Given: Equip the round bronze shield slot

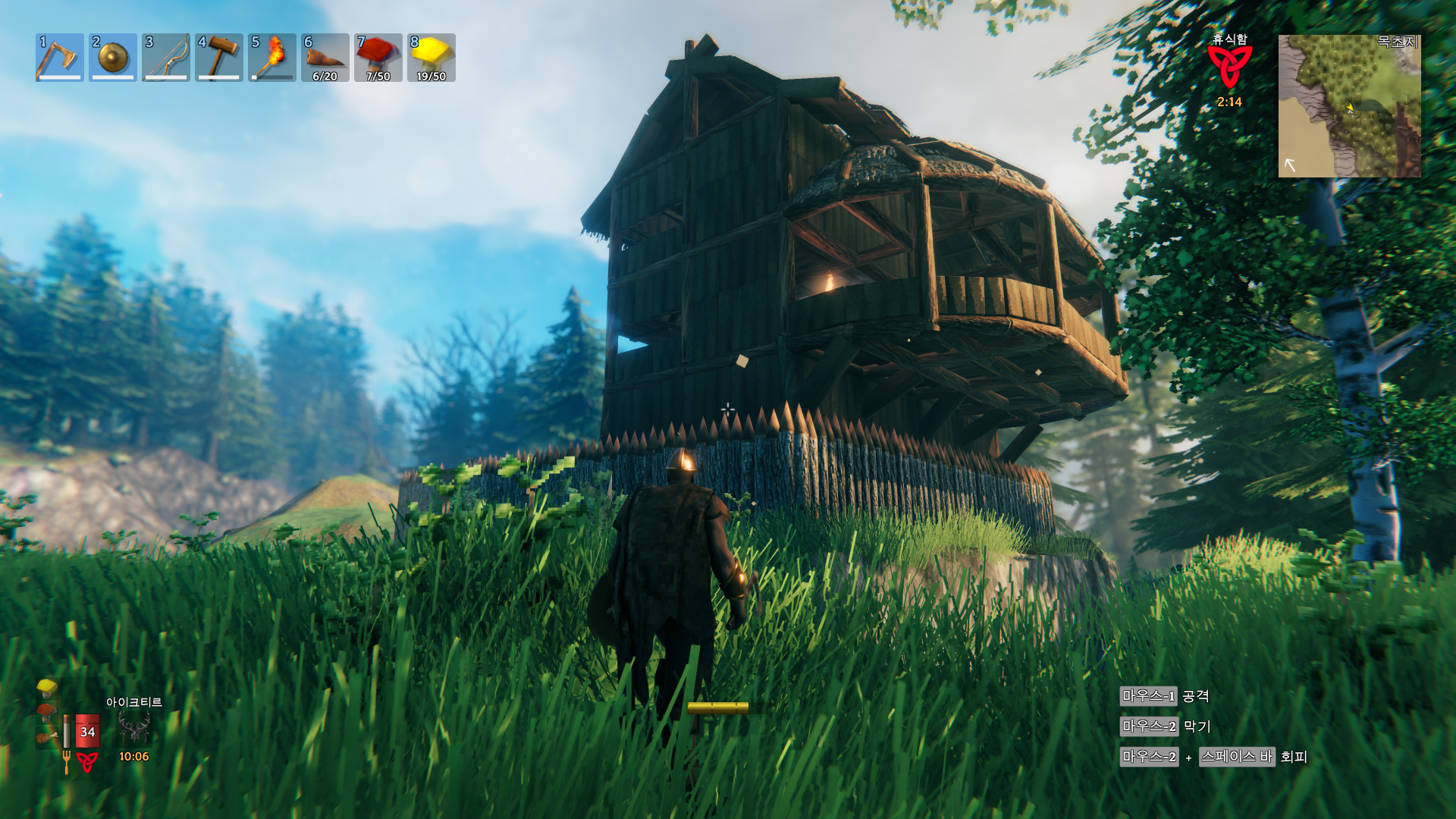Looking at the screenshot, I should [x=113, y=58].
